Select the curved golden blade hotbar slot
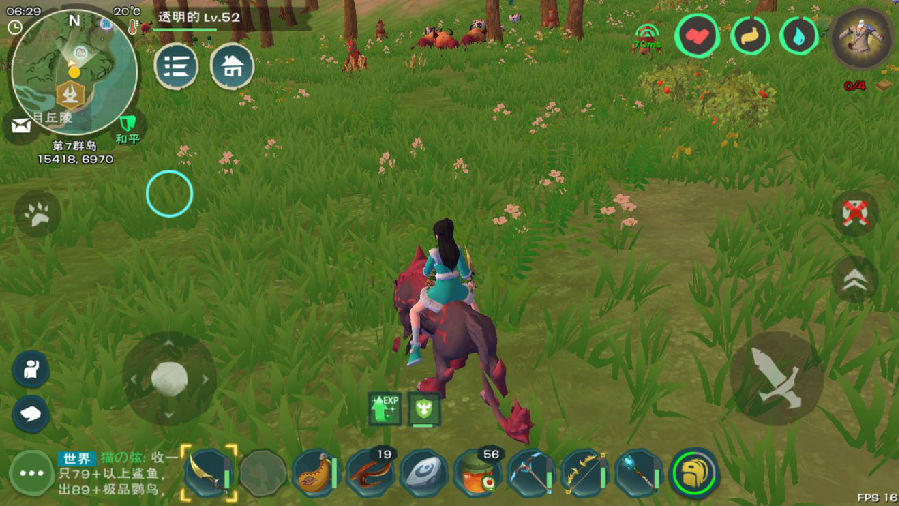This screenshot has width=899, height=506. coord(208,472)
